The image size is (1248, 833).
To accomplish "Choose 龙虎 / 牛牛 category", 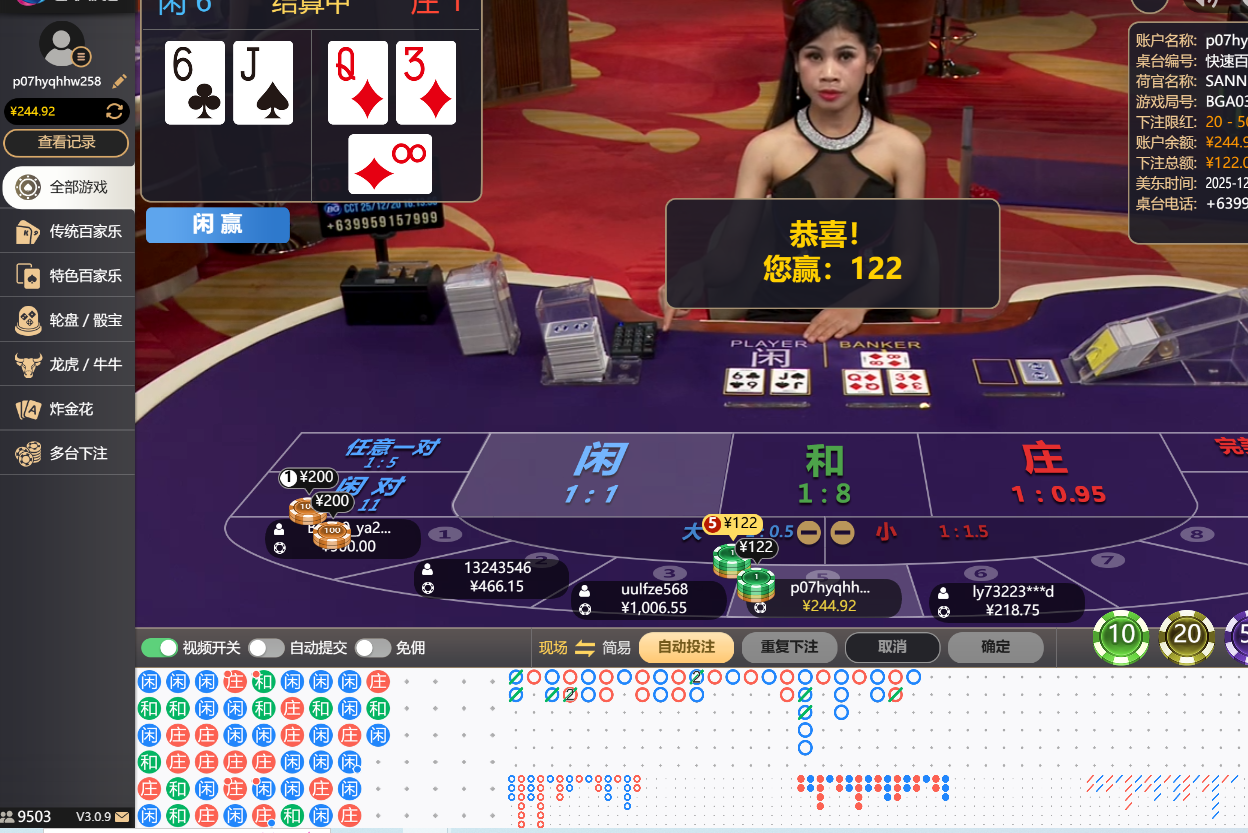I will pos(67,364).
